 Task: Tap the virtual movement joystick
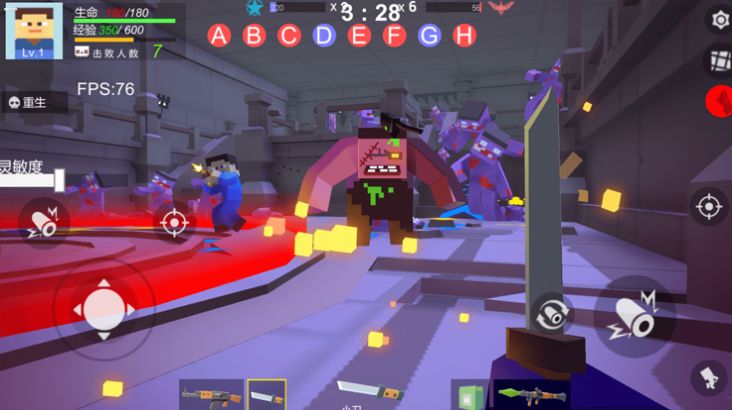[104, 308]
